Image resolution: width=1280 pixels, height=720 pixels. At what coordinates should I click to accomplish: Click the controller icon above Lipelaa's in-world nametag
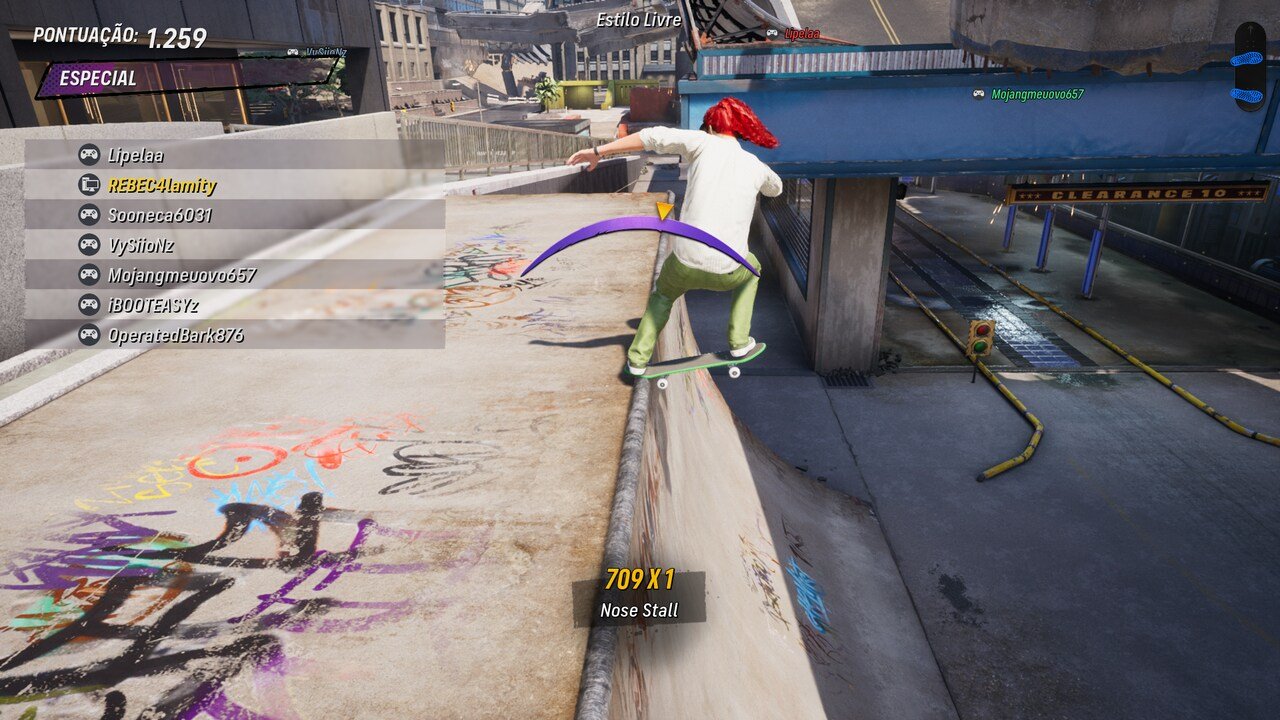pos(770,31)
